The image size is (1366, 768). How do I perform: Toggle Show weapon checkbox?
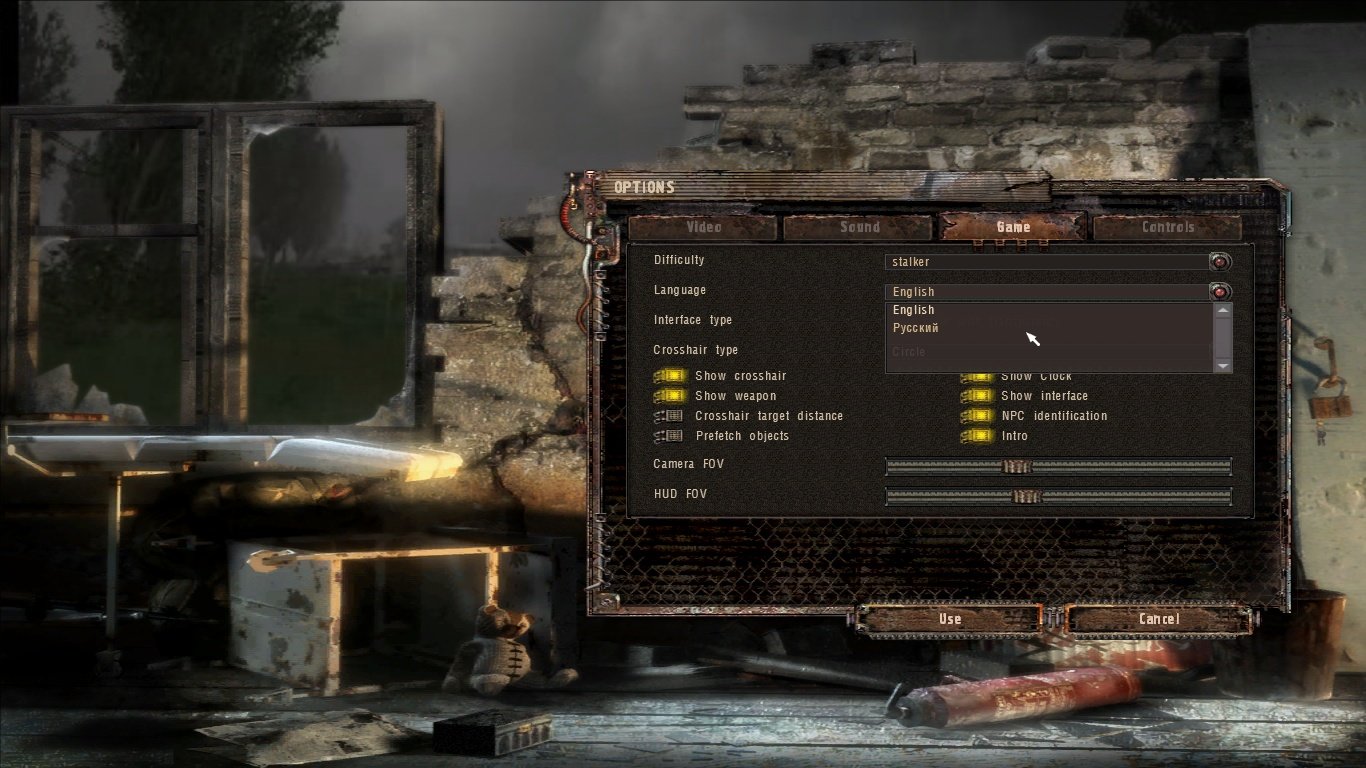click(669, 396)
